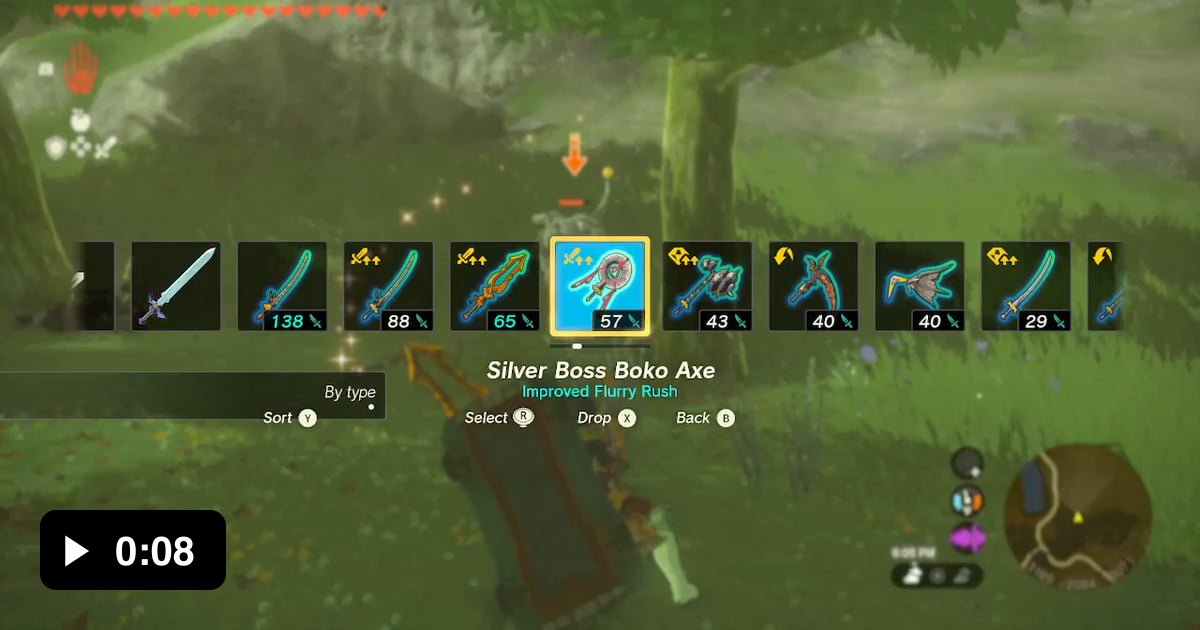Select the highlighted Silver Boss Boko Axe
1200x630 pixels.
tap(600, 286)
